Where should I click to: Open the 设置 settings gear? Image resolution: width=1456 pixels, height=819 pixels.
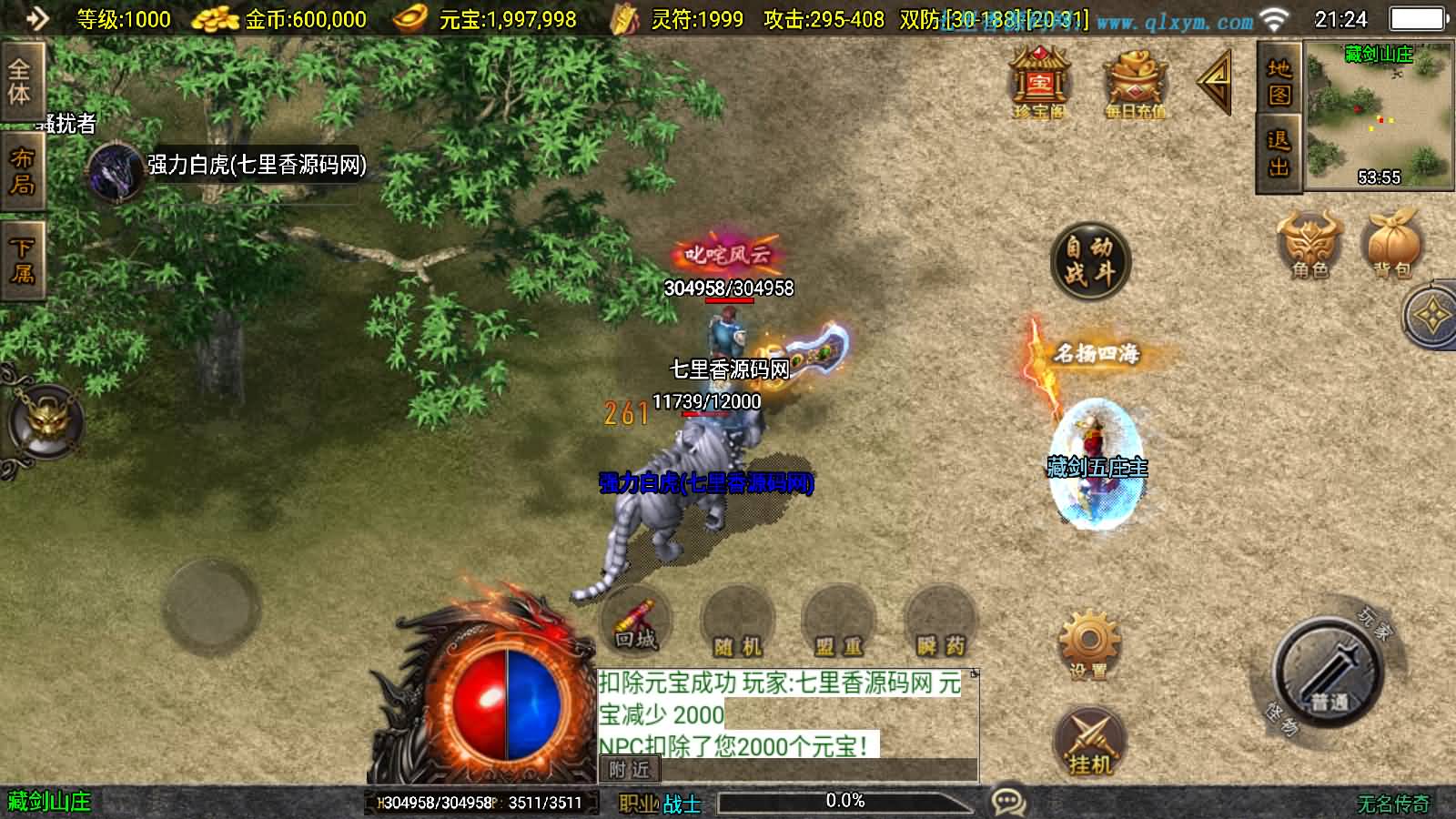(x=1088, y=634)
